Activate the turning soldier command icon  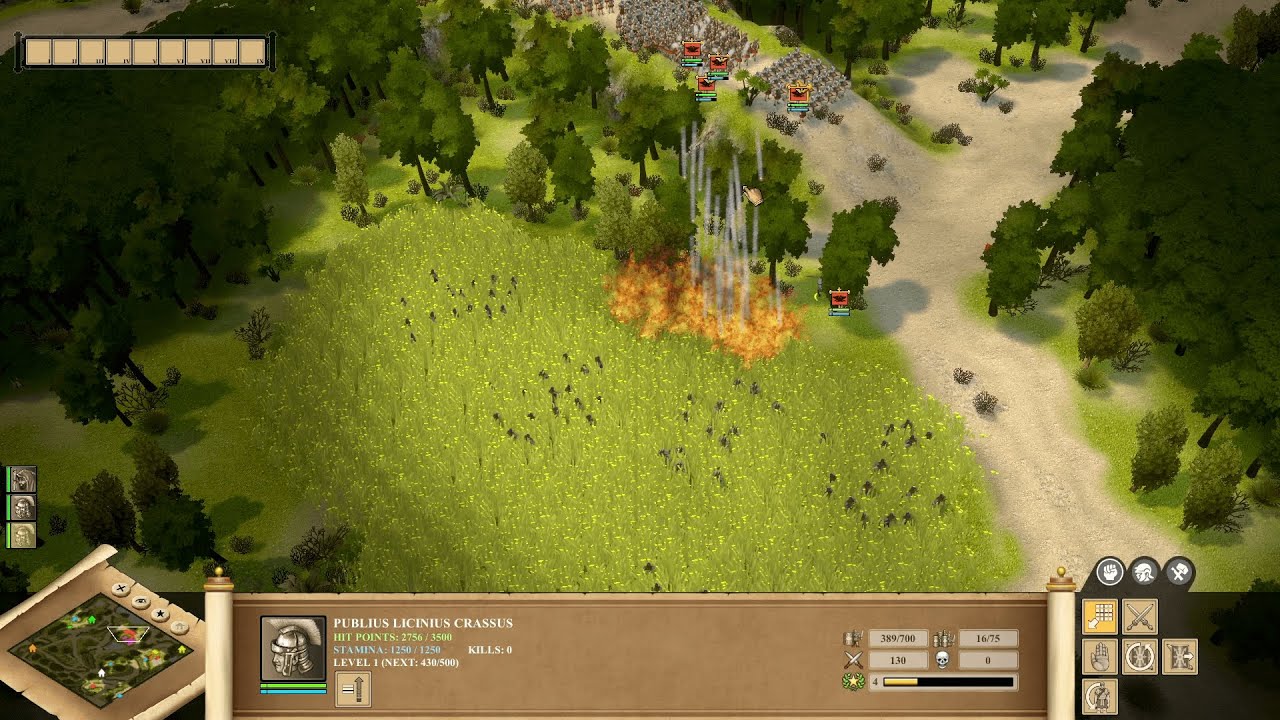[1100, 696]
